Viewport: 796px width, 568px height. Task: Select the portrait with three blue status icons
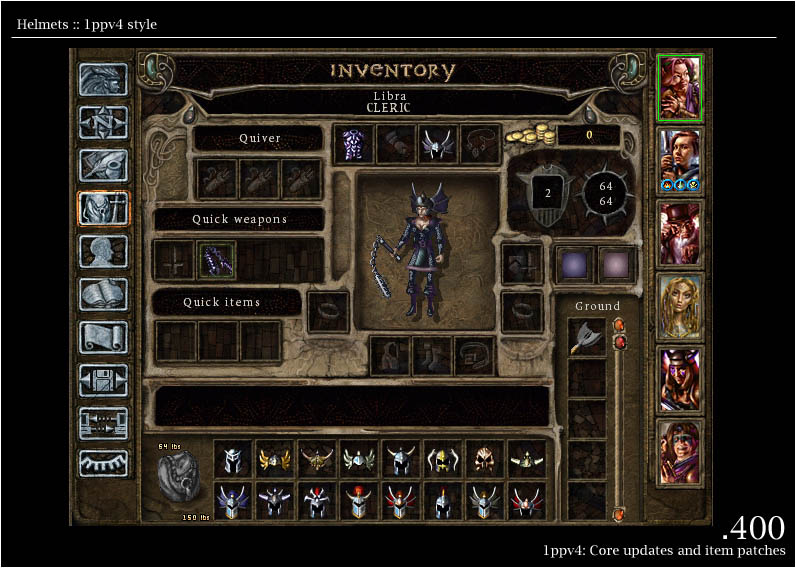point(680,160)
